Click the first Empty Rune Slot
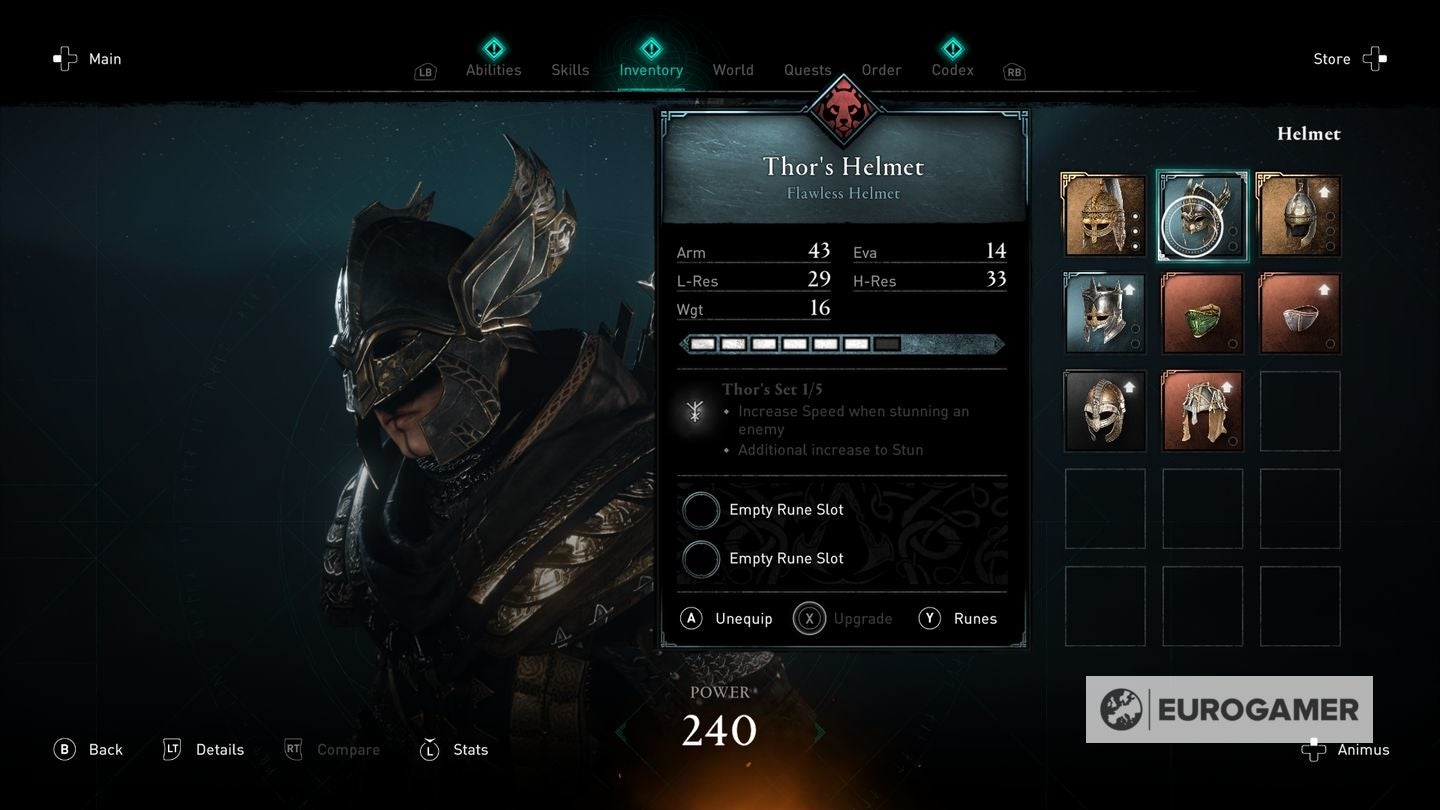Image resolution: width=1440 pixels, height=810 pixels. click(x=701, y=509)
